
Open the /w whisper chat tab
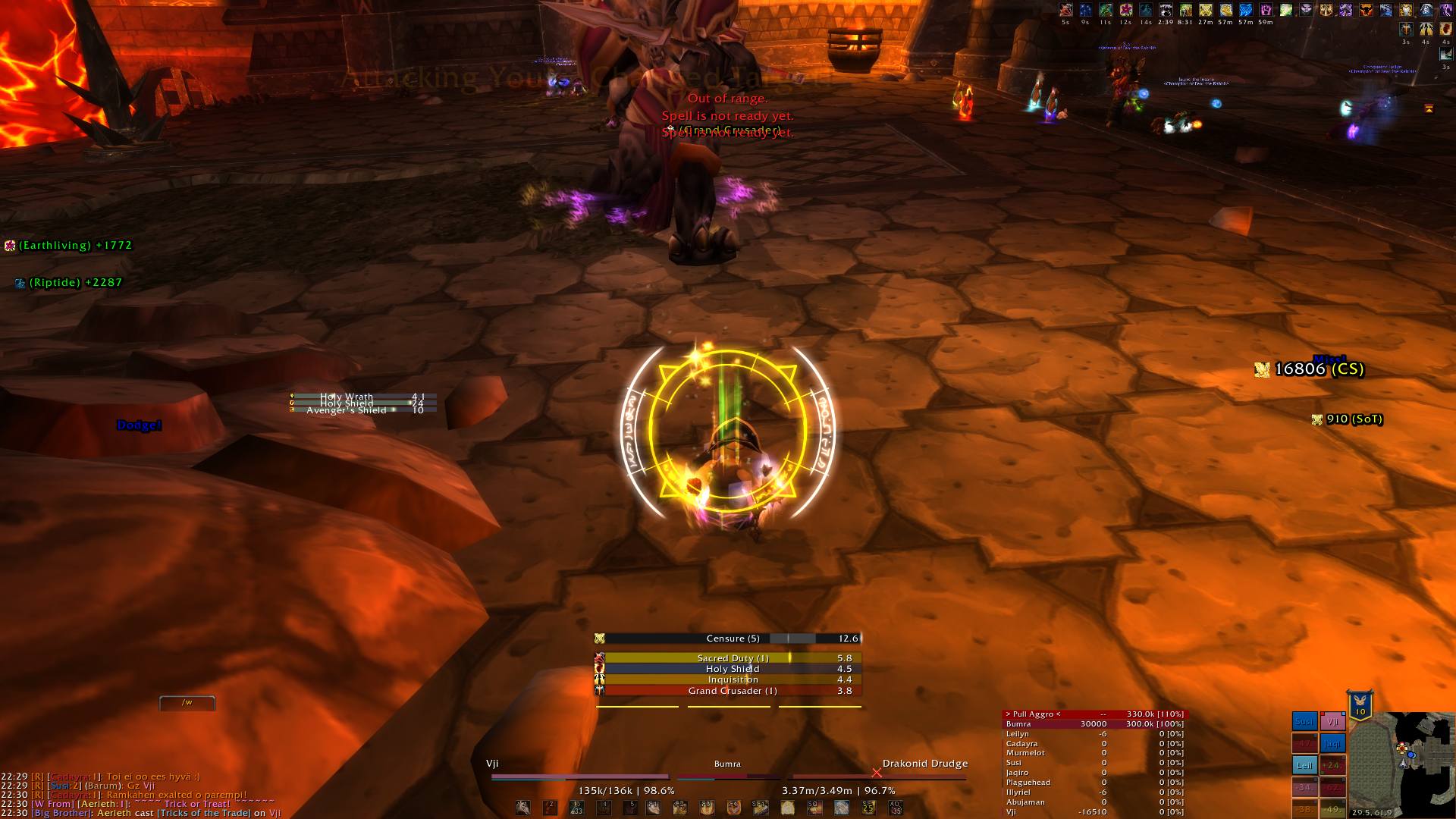(187, 703)
